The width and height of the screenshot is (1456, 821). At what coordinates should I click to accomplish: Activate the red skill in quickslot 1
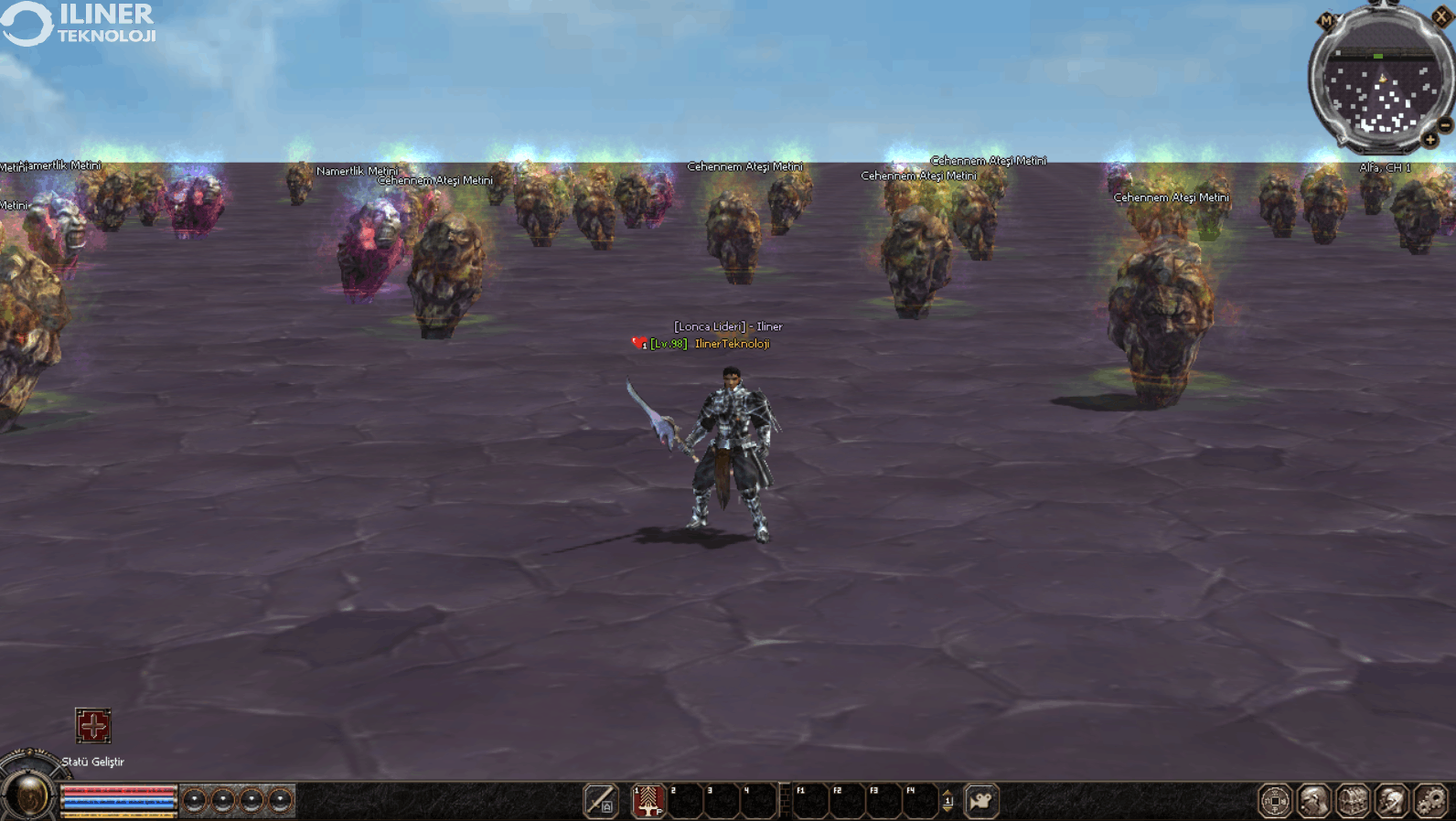(x=648, y=801)
